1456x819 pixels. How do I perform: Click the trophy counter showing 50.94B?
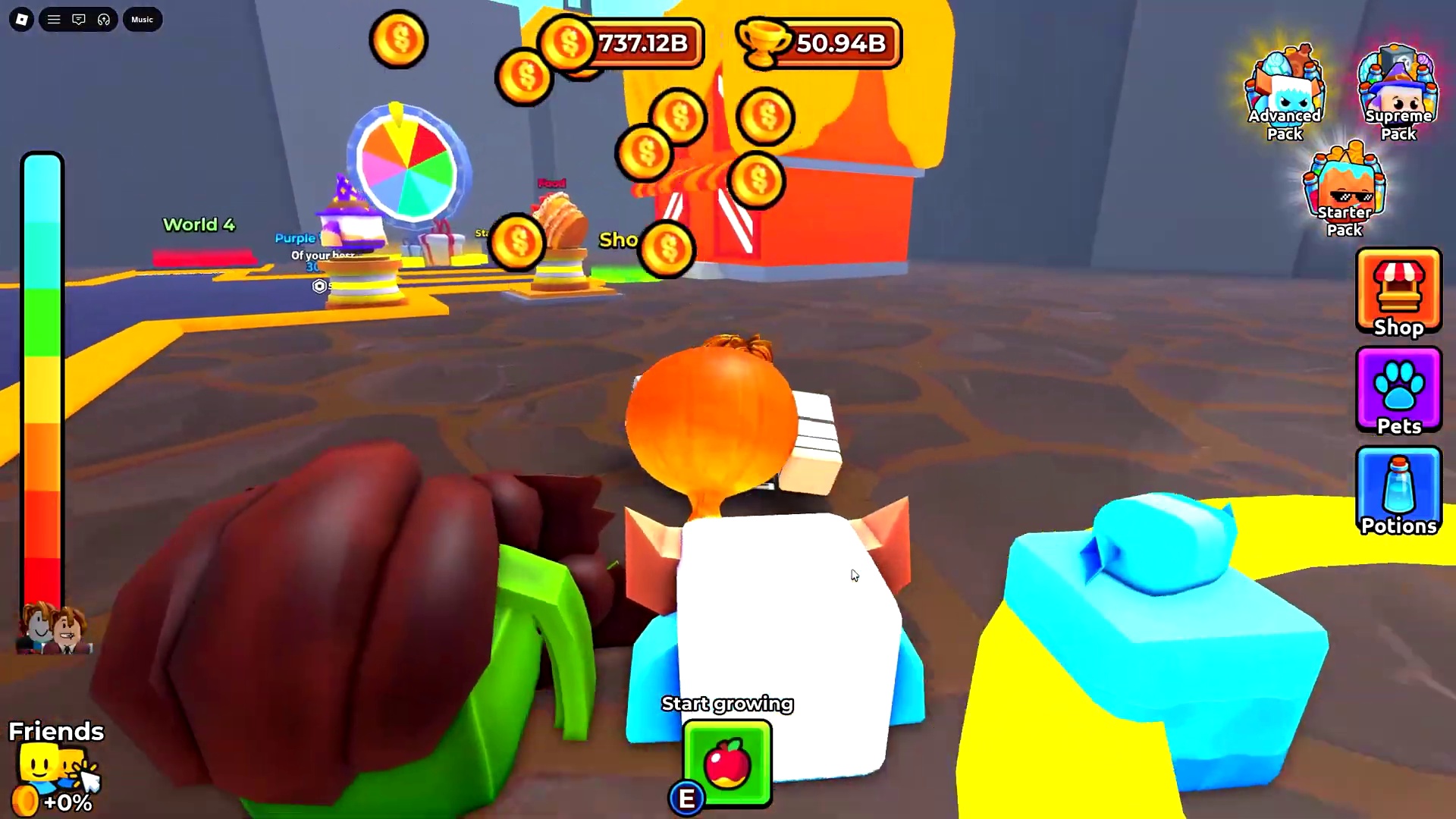pos(819,44)
